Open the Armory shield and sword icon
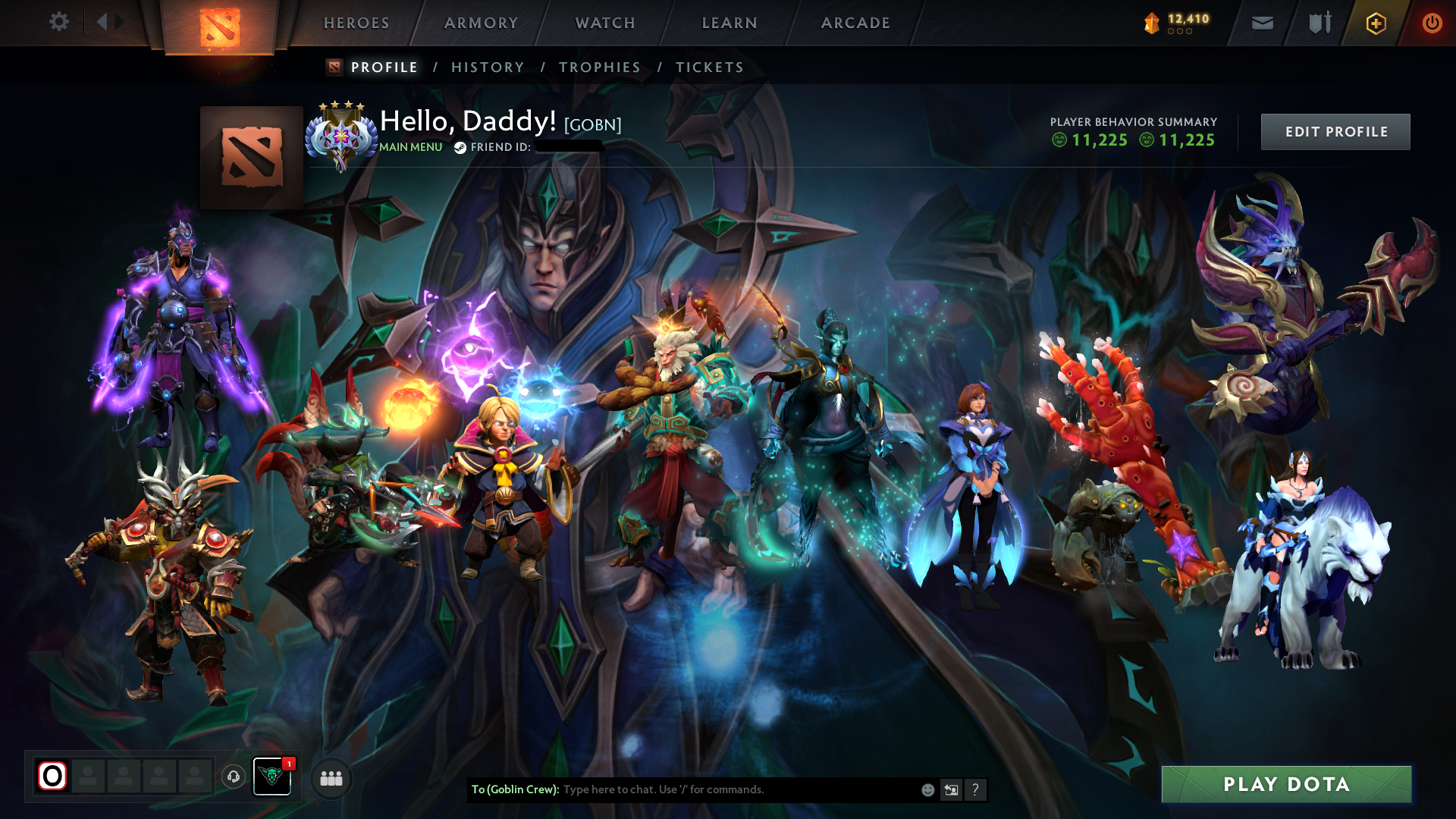This screenshot has width=1456, height=819. coord(1318,23)
